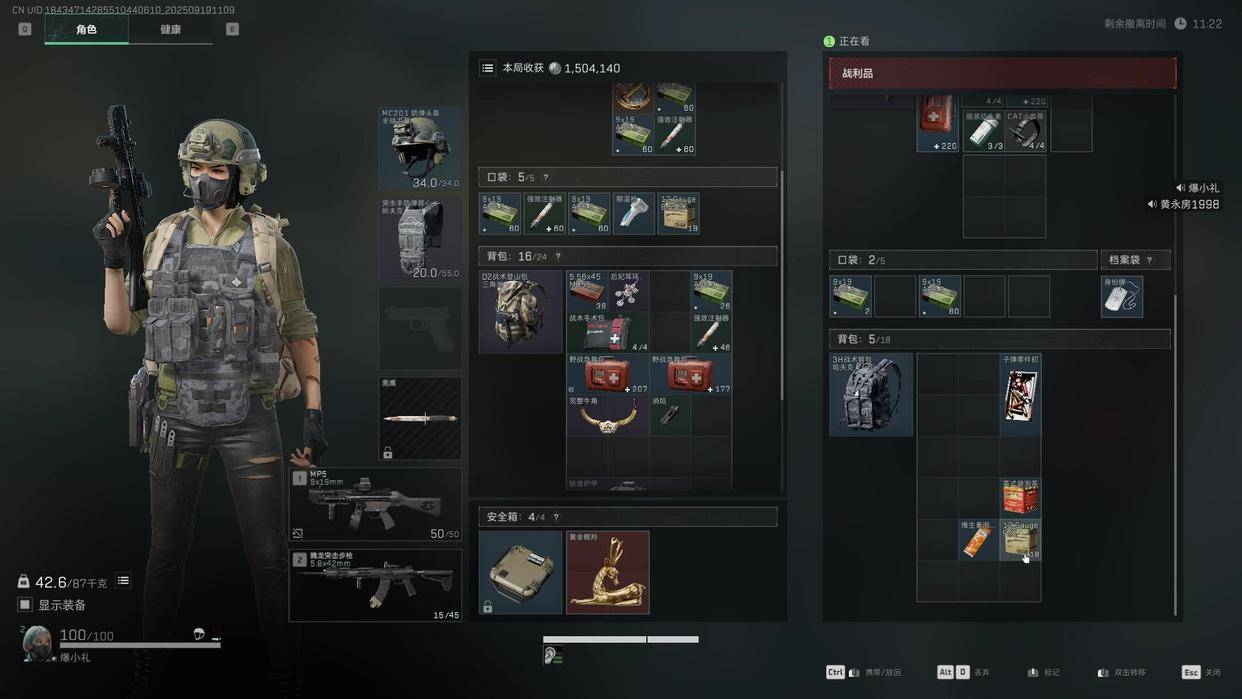Choose the MP5 primary weapon slot
Image resolution: width=1242 pixels, height=699 pixels.
pyautogui.click(x=375, y=505)
